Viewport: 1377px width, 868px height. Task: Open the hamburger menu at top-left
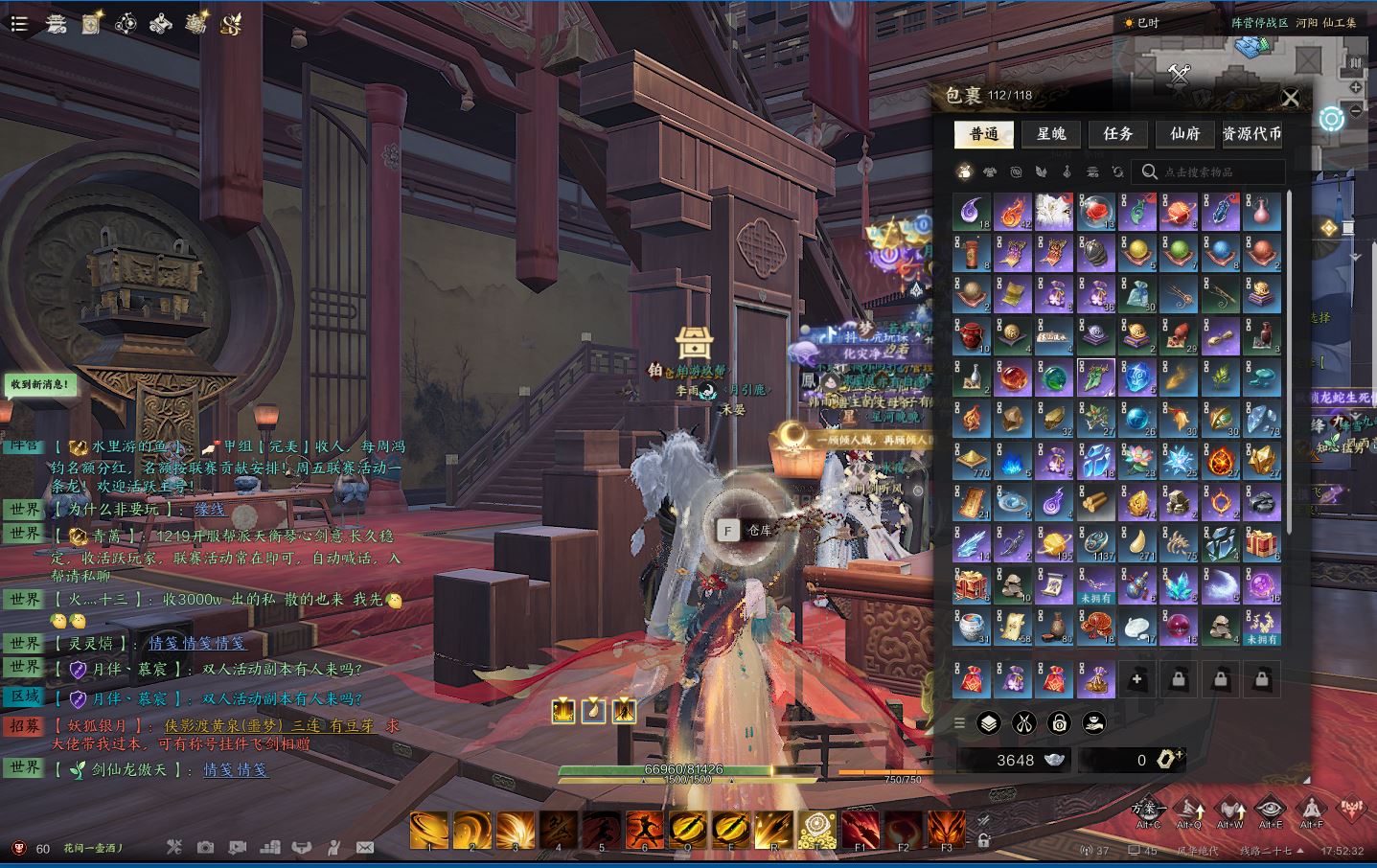pos(19,24)
